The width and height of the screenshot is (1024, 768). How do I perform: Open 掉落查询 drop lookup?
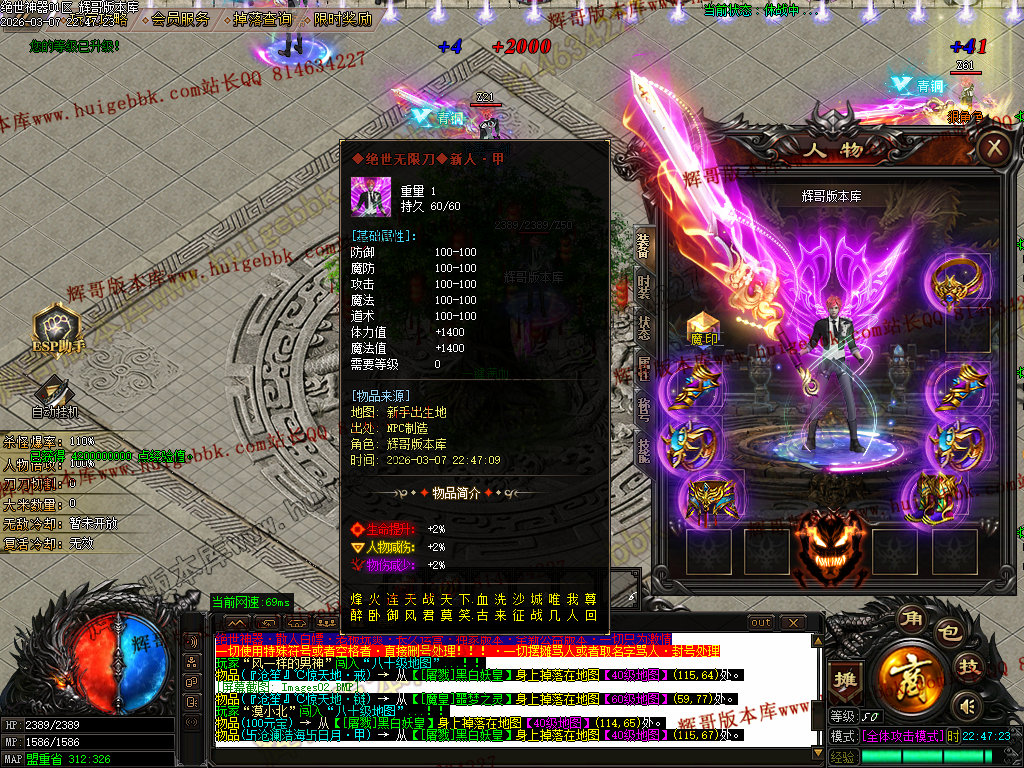coord(262,19)
